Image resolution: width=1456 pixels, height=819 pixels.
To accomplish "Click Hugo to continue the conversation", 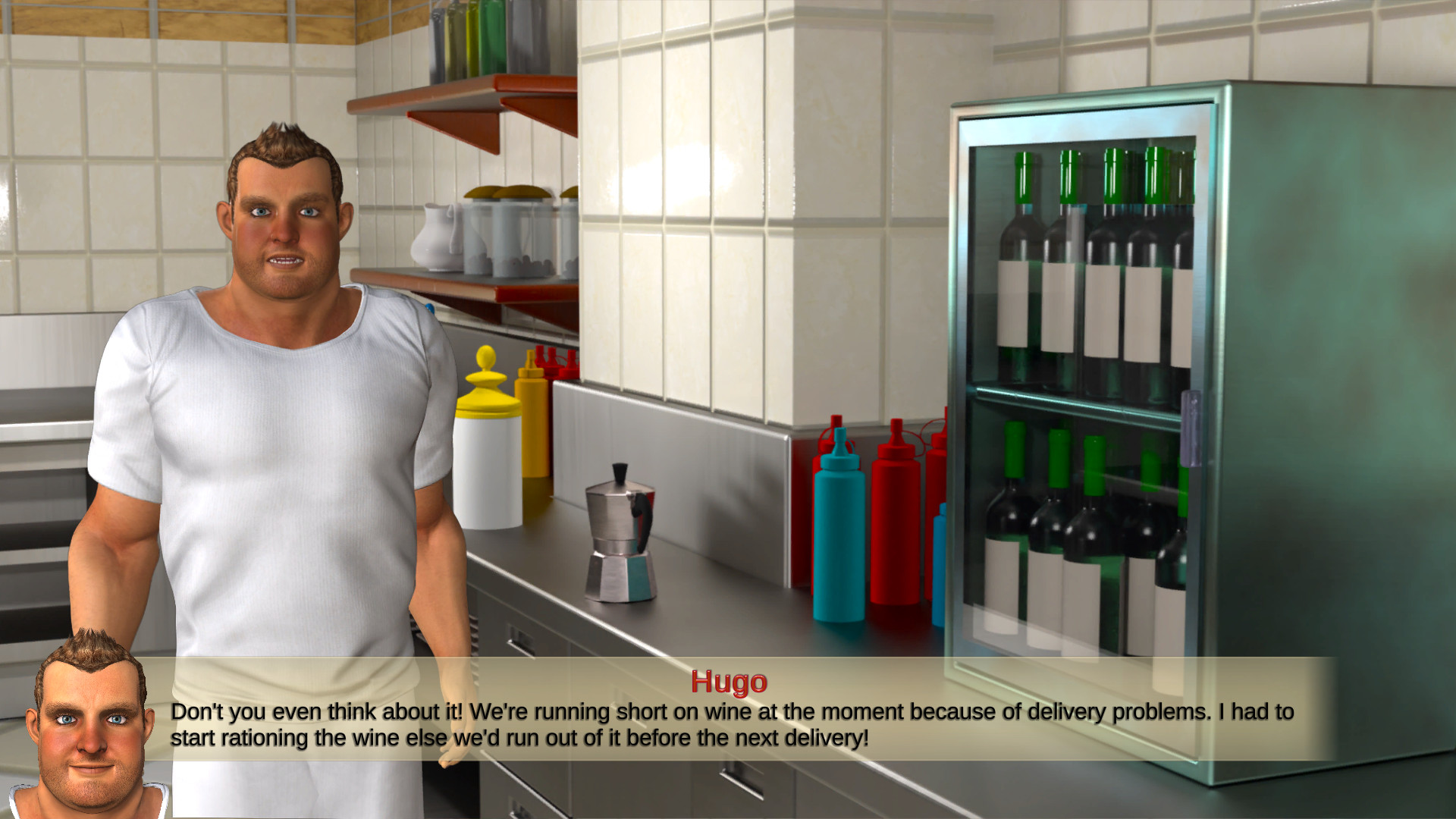I will (x=281, y=379).
